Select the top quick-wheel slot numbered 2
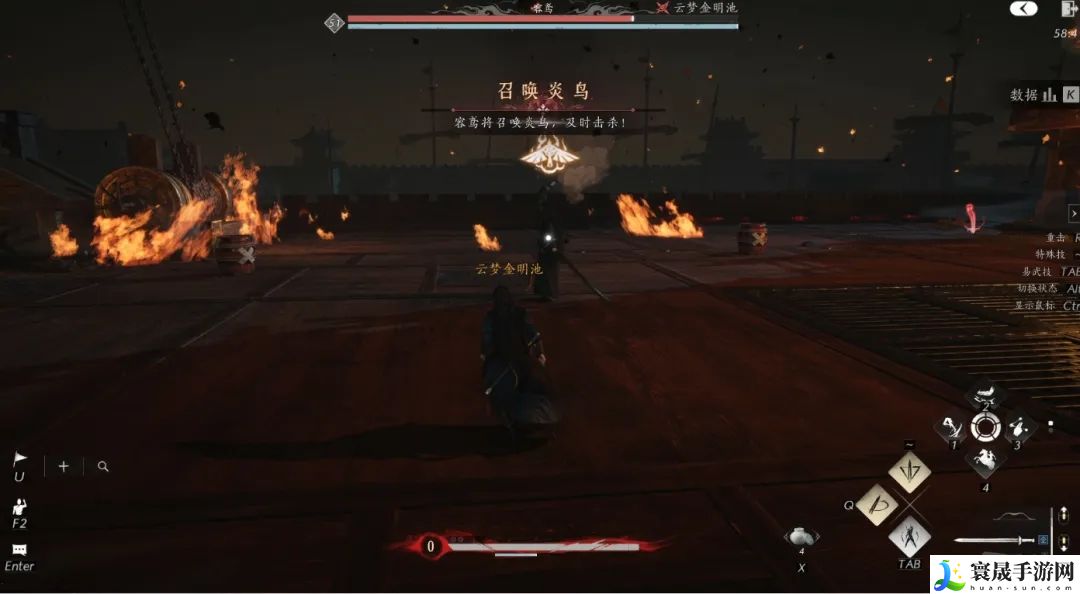Screen dimensions: 1080x594 click(985, 394)
